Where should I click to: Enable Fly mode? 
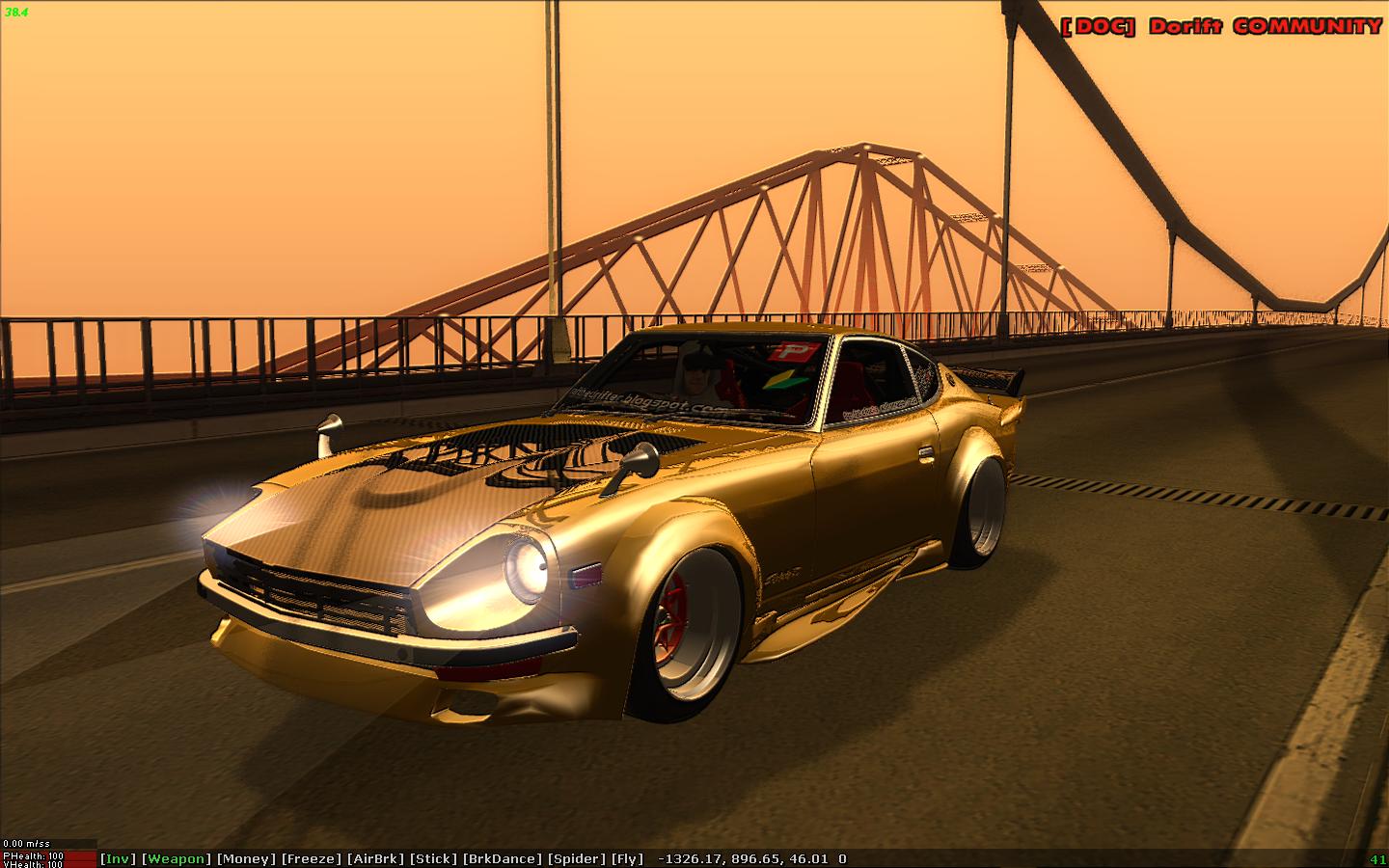628,857
